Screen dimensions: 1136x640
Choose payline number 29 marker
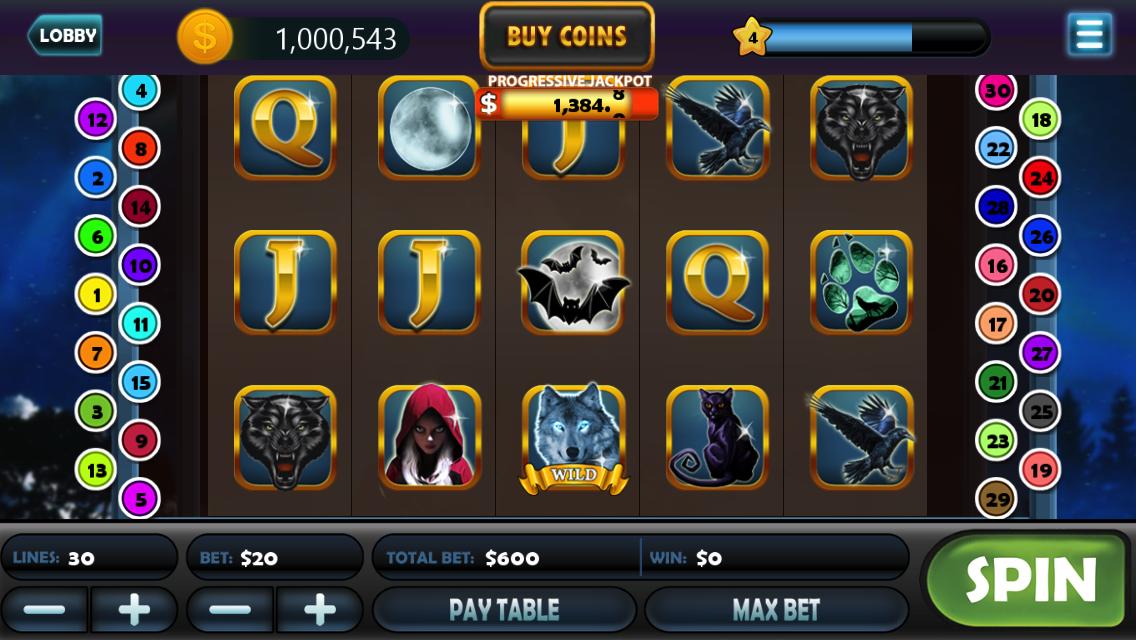[x=997, y=498]
